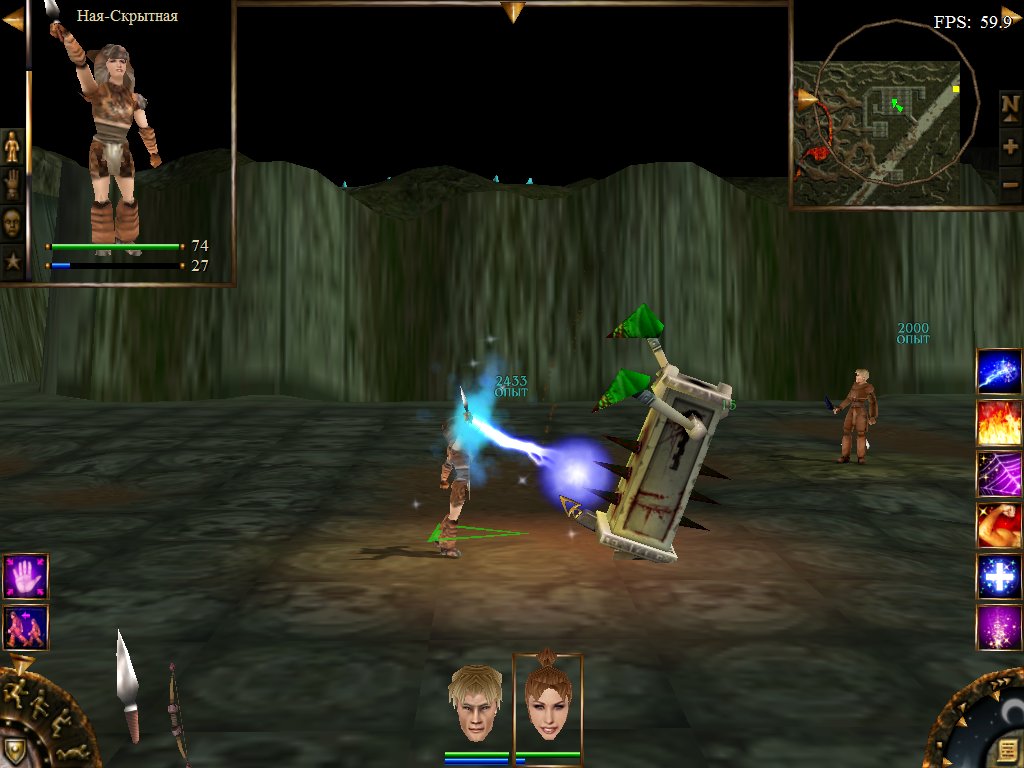Image resolution: width=1024 pixels, height=768 pixels.
Task: Activate the purple web spell icon
Action: tap(998, 474)
